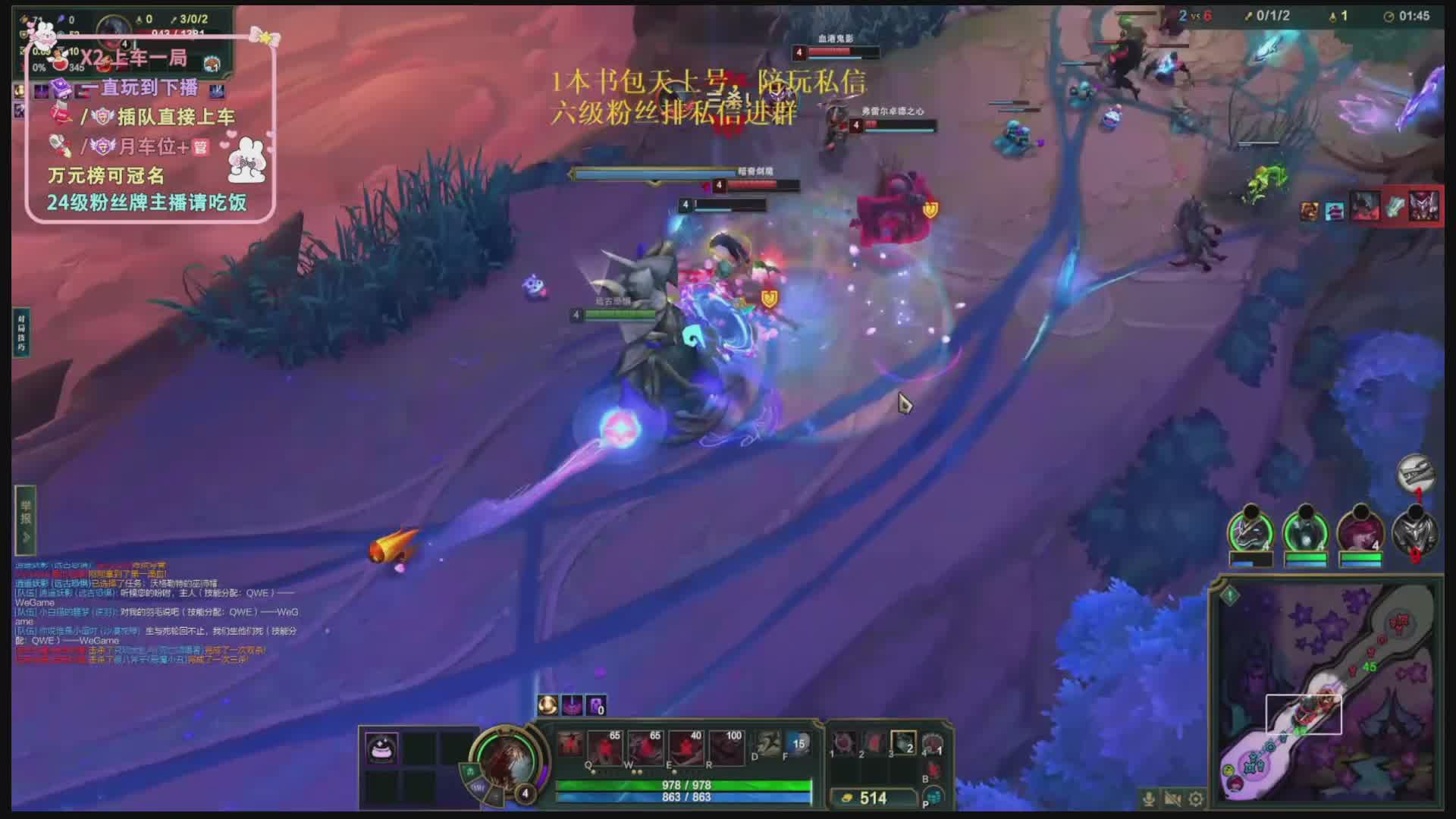1456x819 pixels.
Task: Toggle the crossed-out camera icon
Action: [x=1172, y=799]
